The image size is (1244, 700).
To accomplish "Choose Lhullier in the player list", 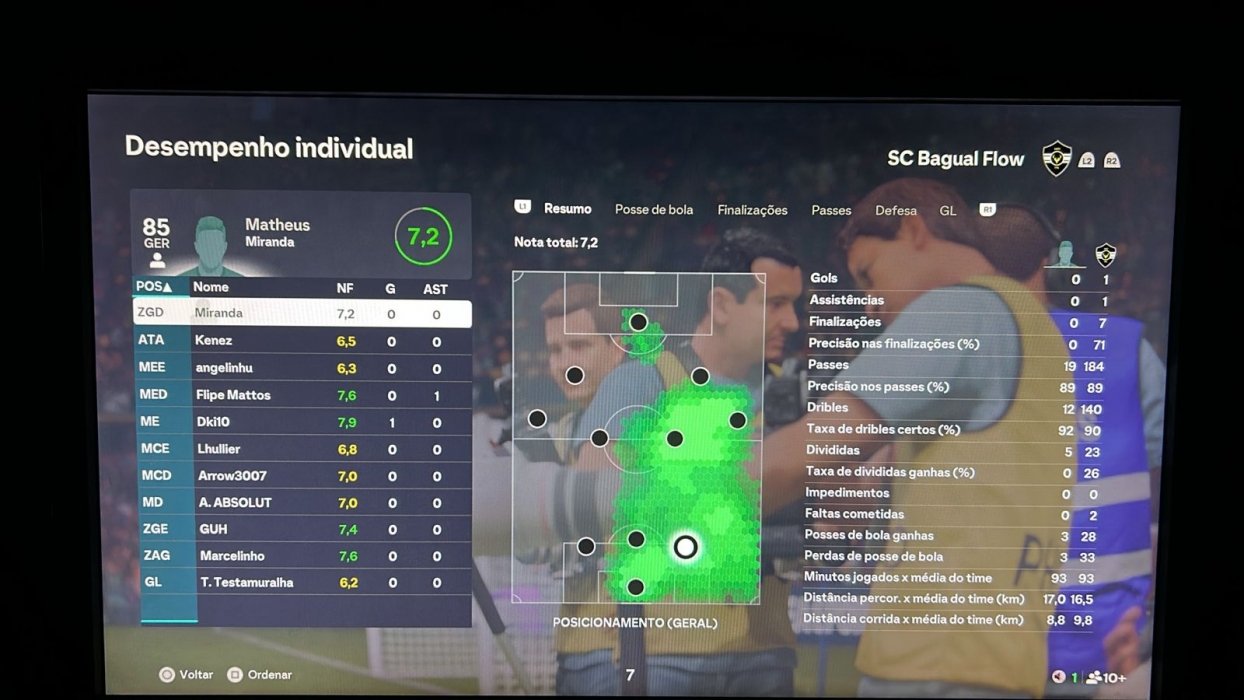I will tap(301, 449).
